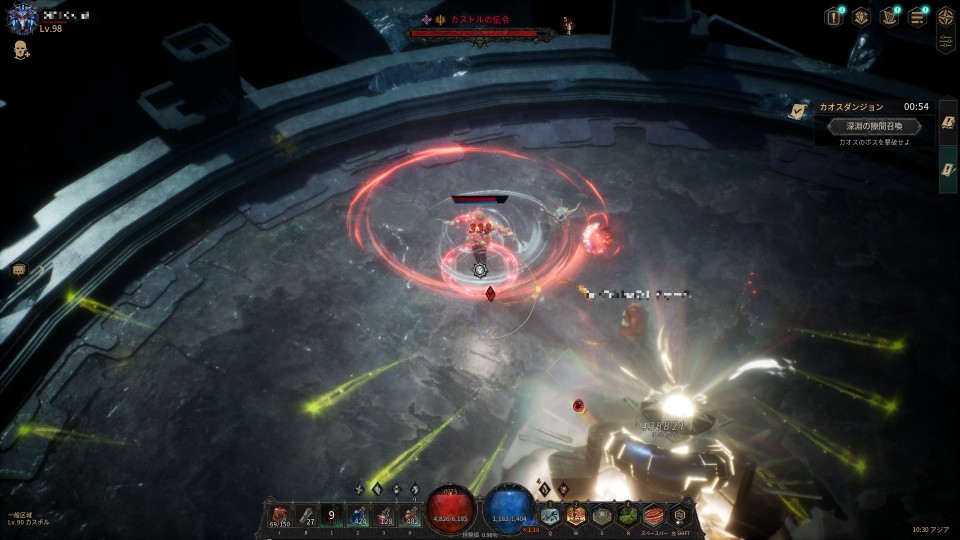Activate the orange W skill icon
The width and height of the screenshot is (960, 540).
pos(576,515)
